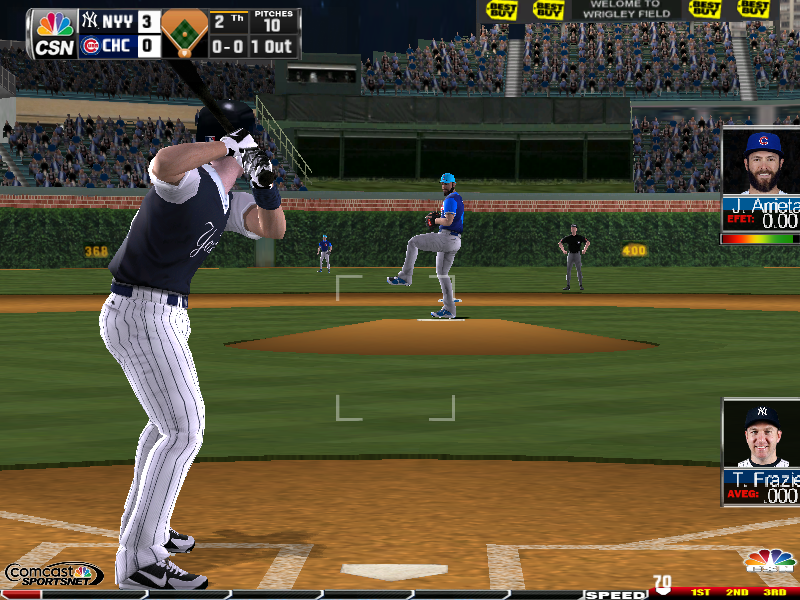The image size is (800, 600).
Task: Select the J. Arrieta pitcher portrait
Action: [764, 162]
